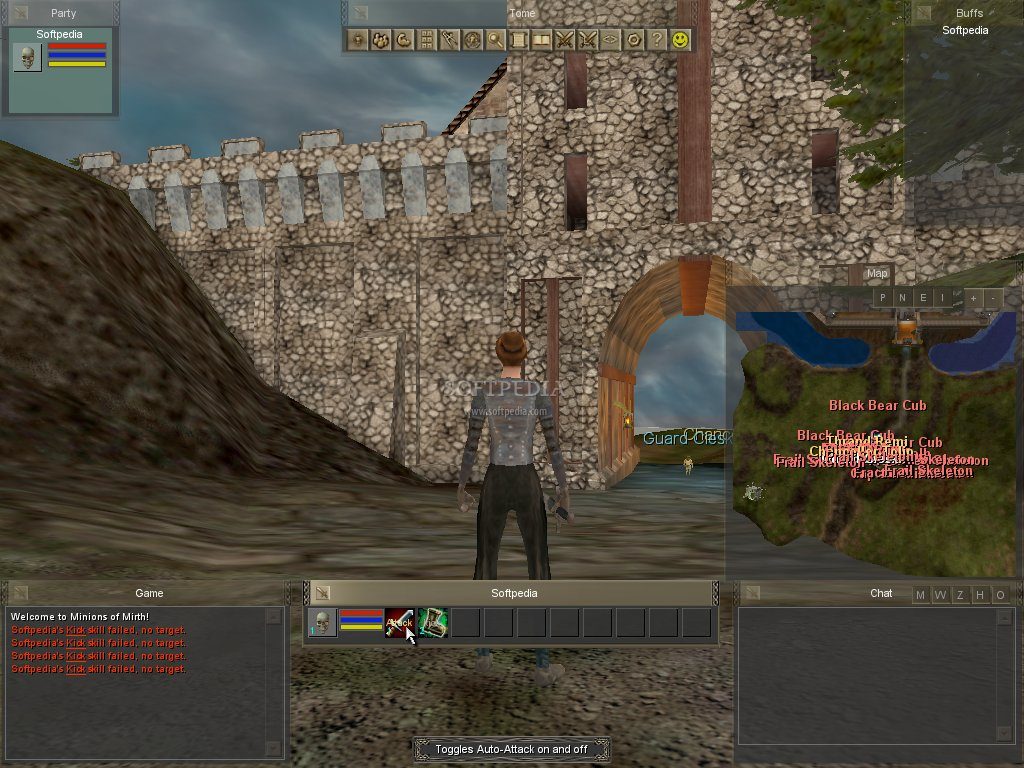Click the O chat channel button
The height and width of the screenshot is (768, 1024).
pyautogui.click(x=1000, y=596)
